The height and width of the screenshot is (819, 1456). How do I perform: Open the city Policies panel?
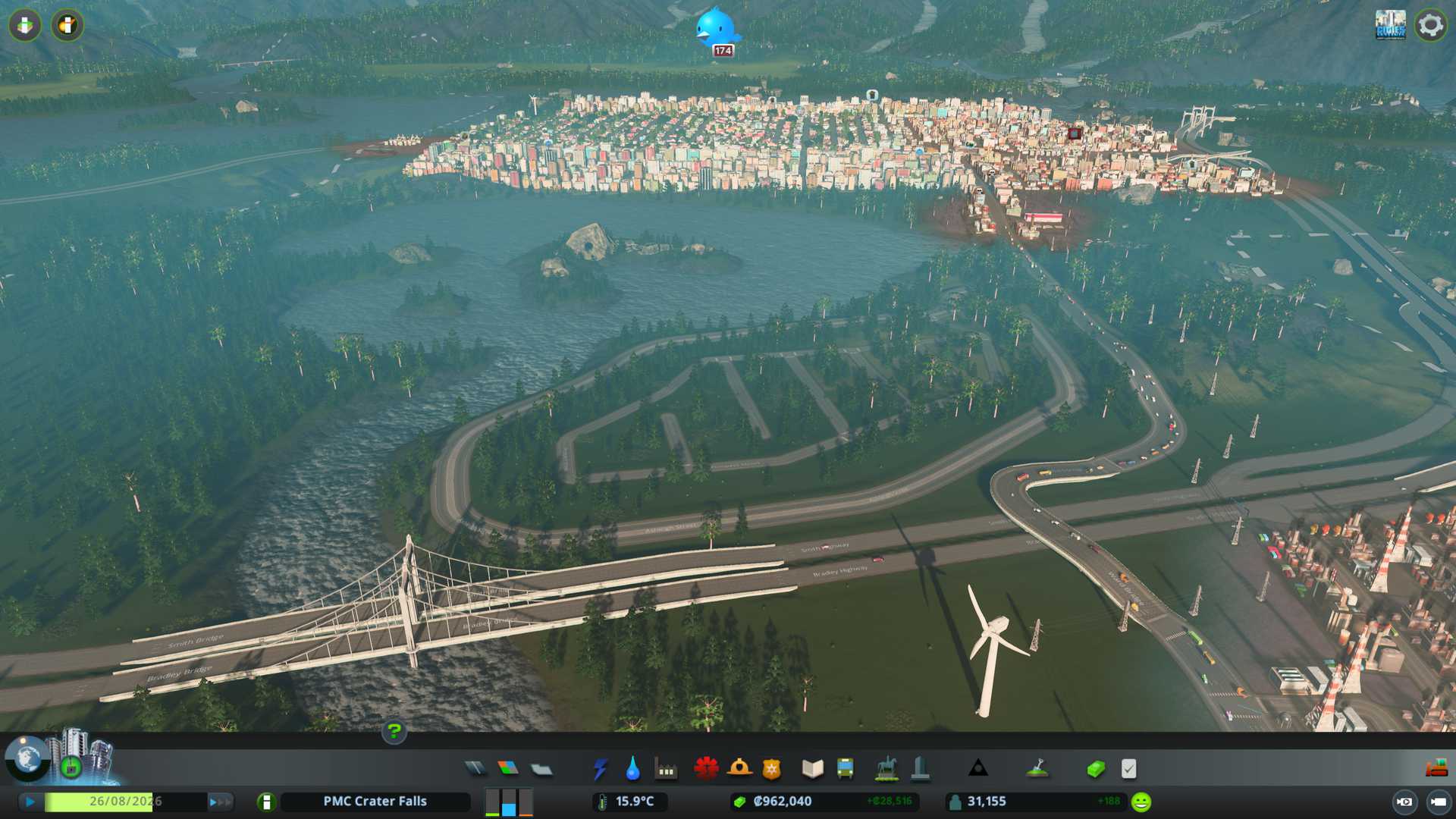click(1128, 769)
